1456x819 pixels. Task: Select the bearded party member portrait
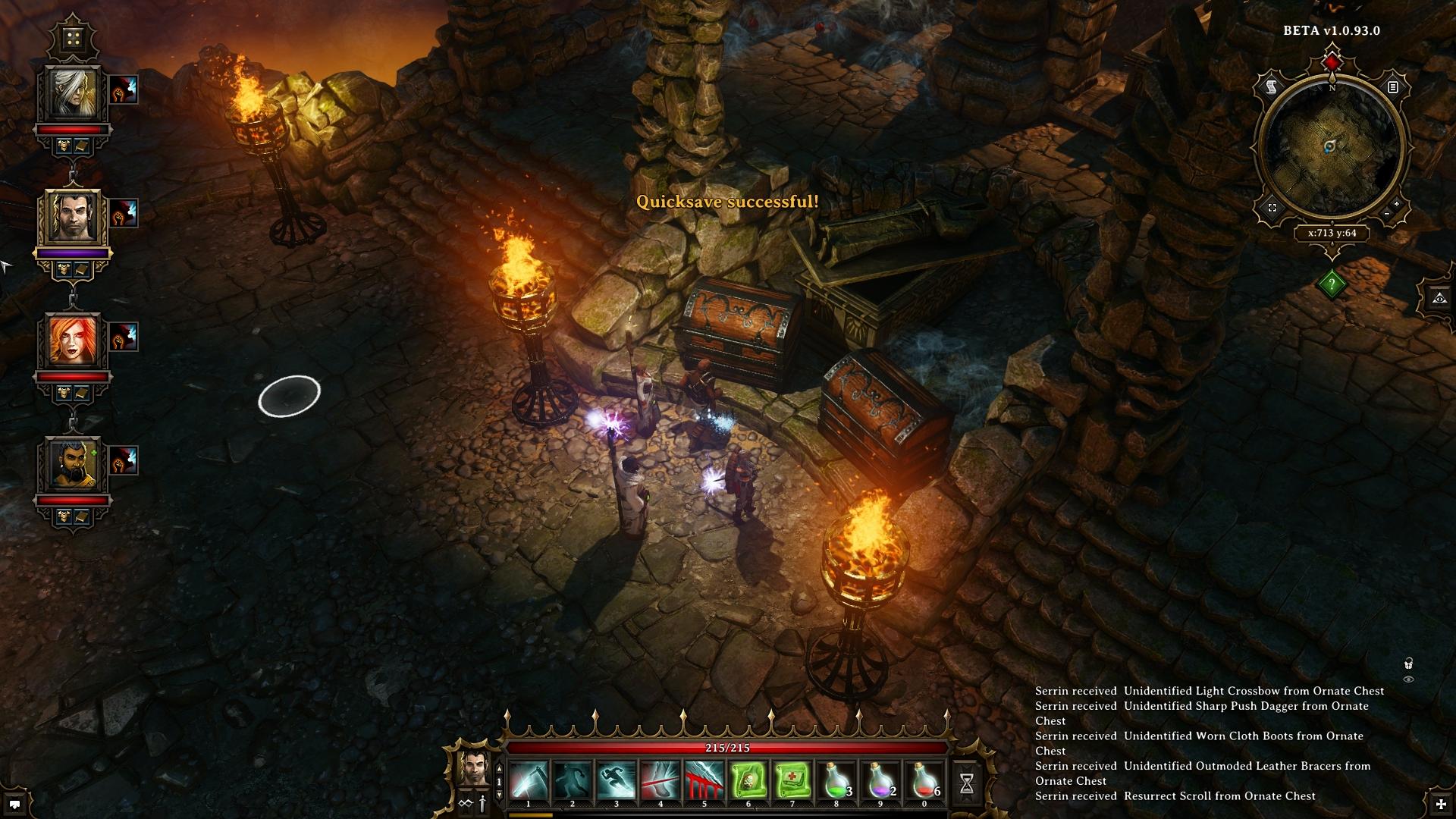pos(74,463)
